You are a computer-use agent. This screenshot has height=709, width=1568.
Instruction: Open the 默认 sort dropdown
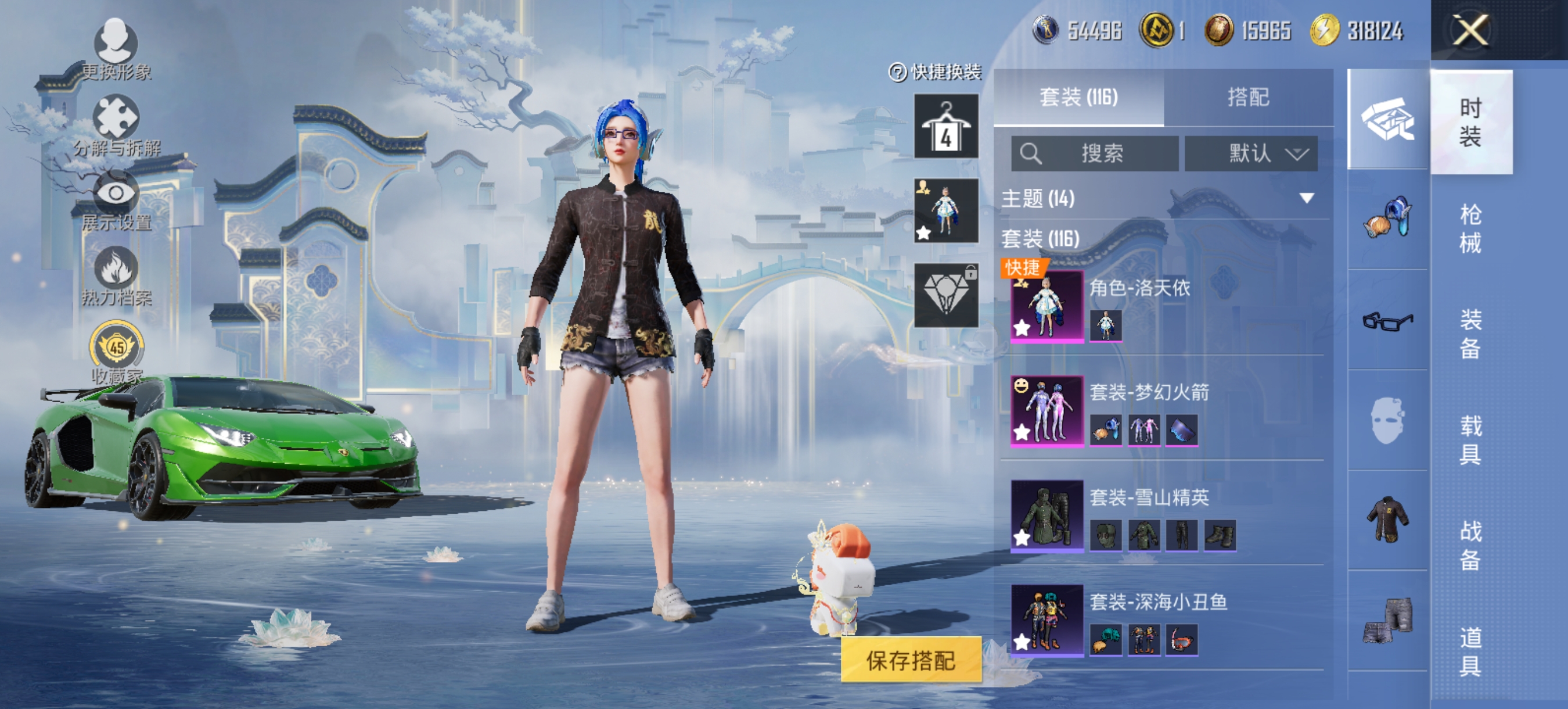[1250, 153]
